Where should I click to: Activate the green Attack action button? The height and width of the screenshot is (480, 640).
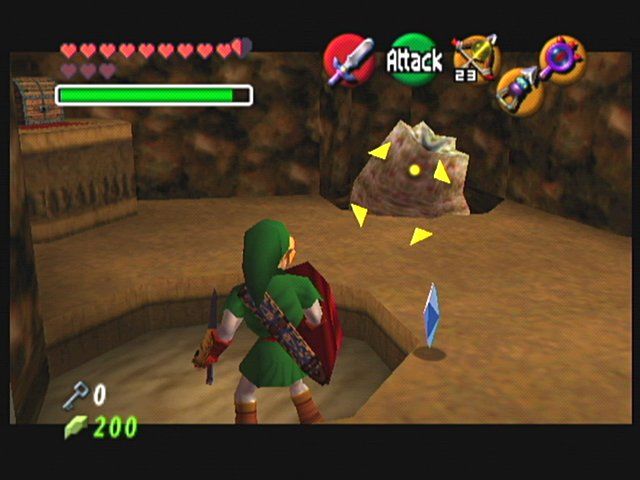click(x=414, y=60)
